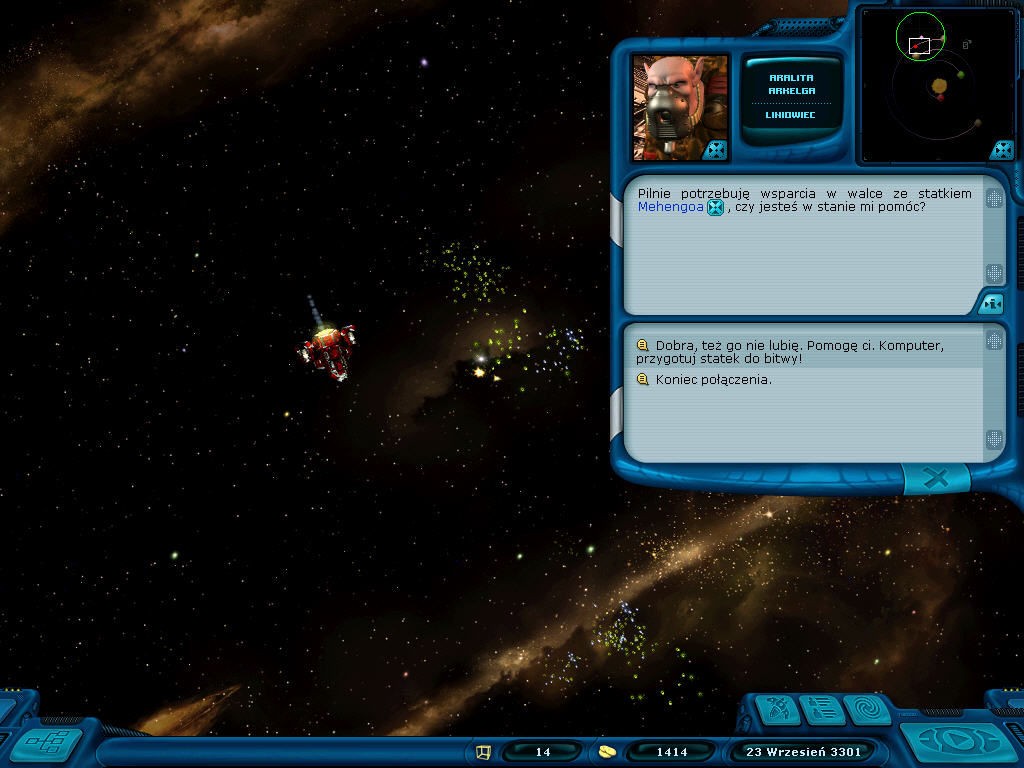
Task: Close the communication panel with the X button
Action: click(x=936, y=479)
